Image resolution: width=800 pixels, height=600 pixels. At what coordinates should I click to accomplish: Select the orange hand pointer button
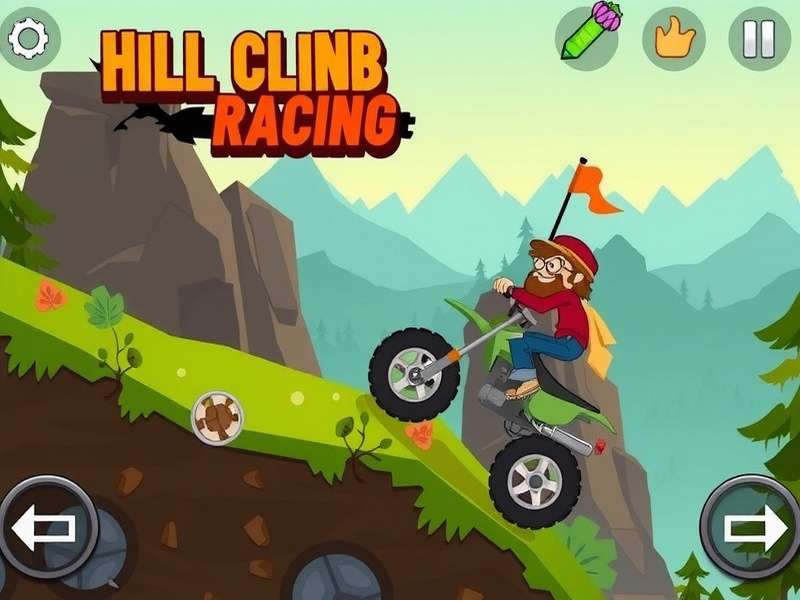click(674, 38)
